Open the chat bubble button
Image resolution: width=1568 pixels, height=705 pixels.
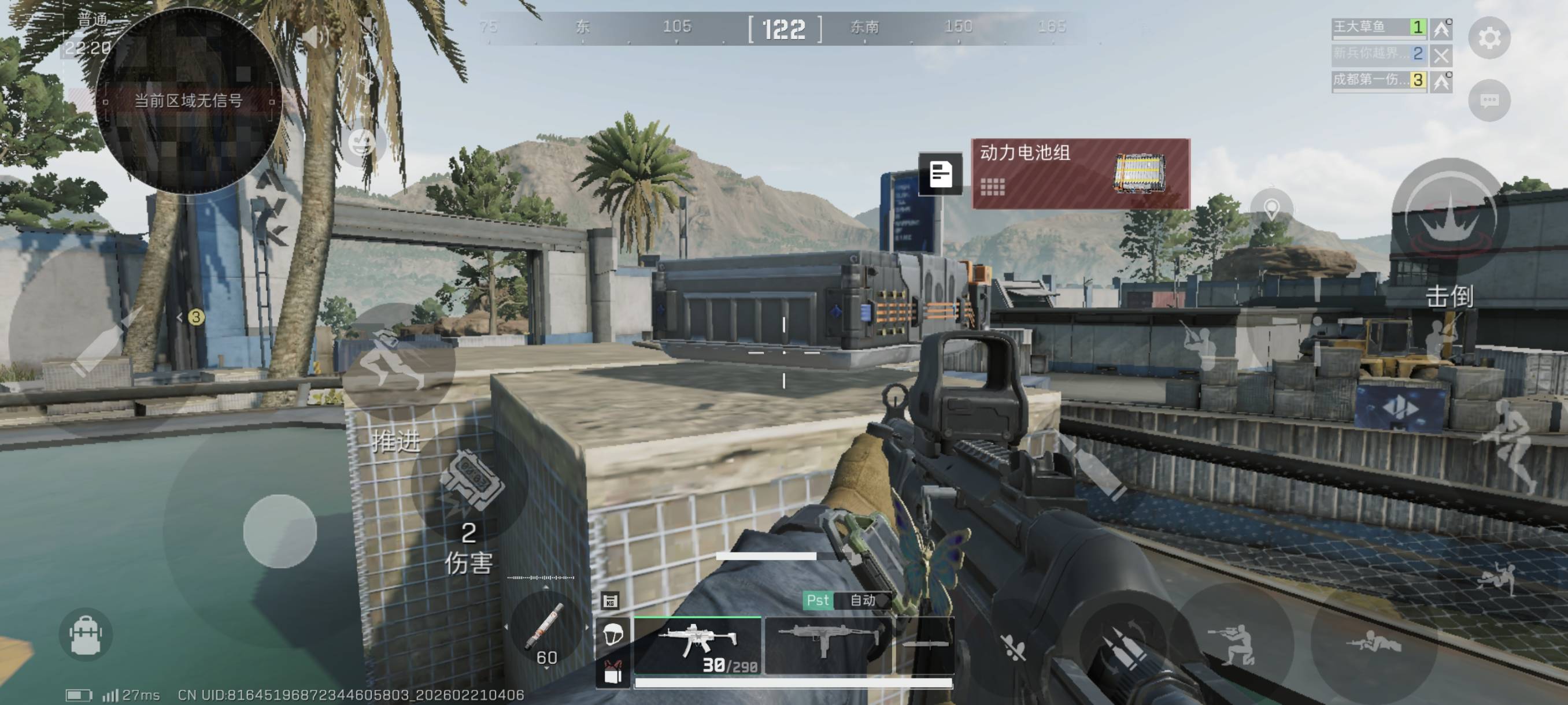(x=1489, y=100)
